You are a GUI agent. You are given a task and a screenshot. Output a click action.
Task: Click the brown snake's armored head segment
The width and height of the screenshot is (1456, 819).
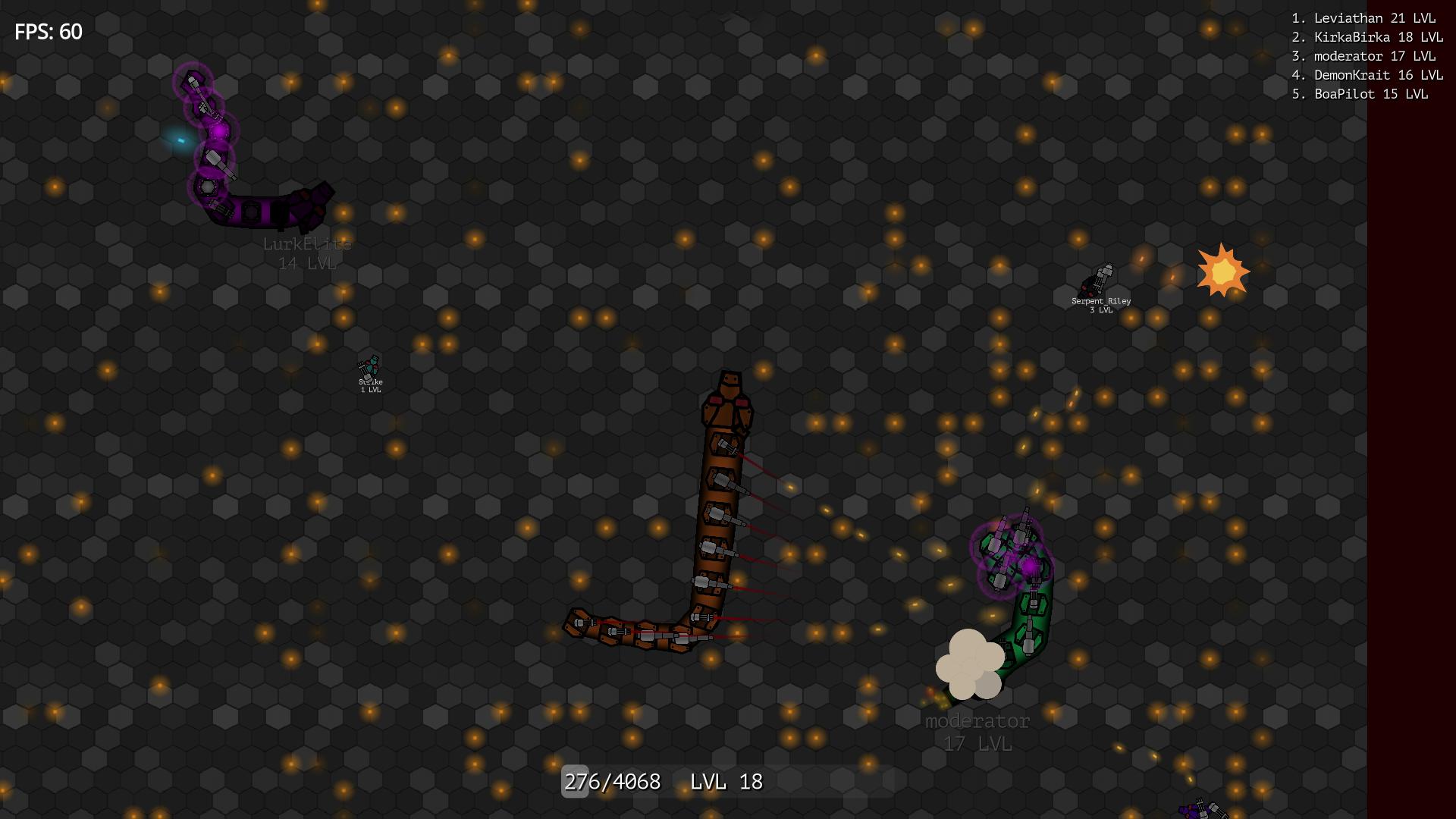coord(728,394)
